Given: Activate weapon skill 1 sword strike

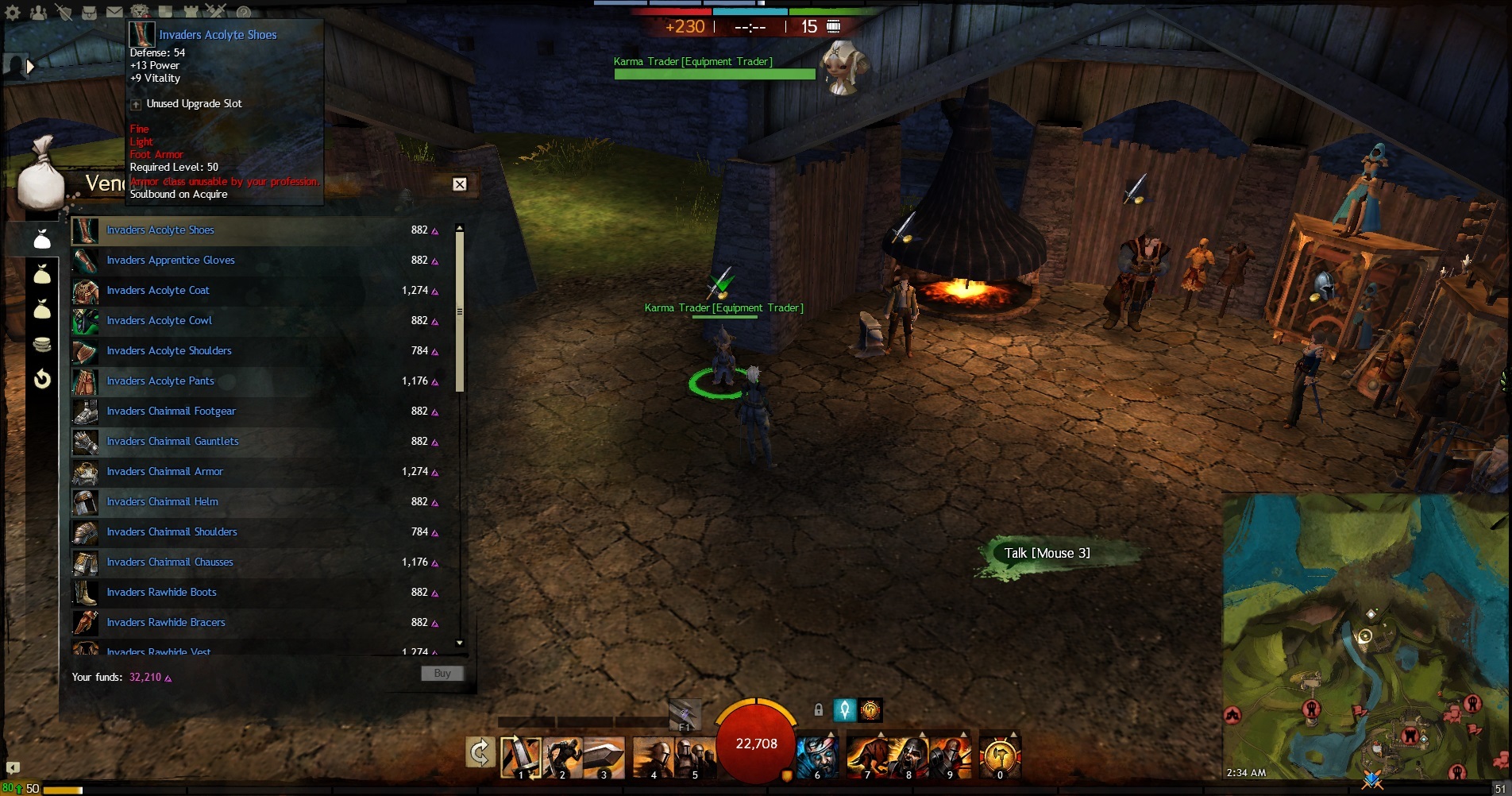Looking at the screenshot, I should click(x=521, y=756).
